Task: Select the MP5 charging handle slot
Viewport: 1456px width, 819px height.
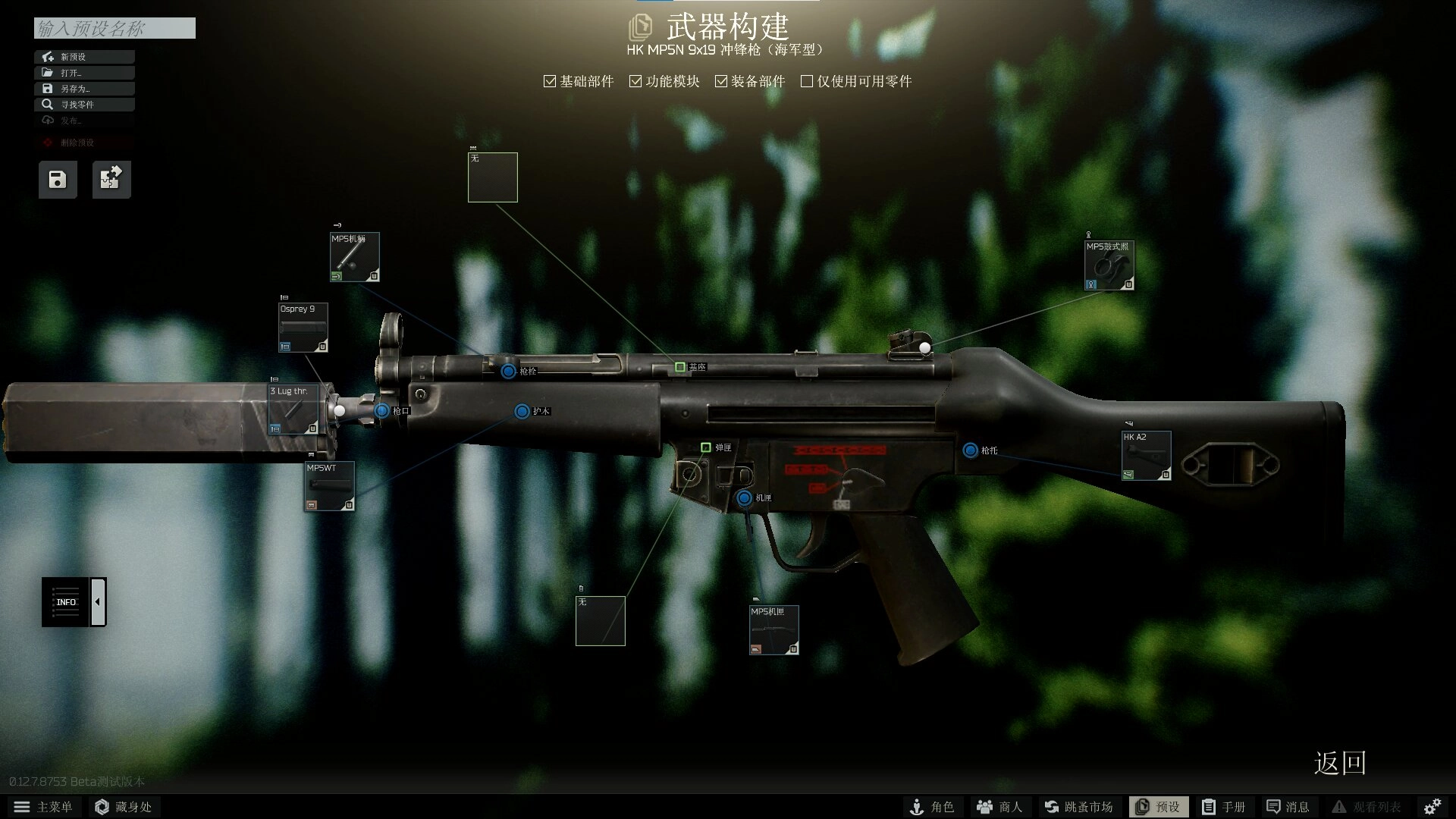Action: [x=354, y=257]
